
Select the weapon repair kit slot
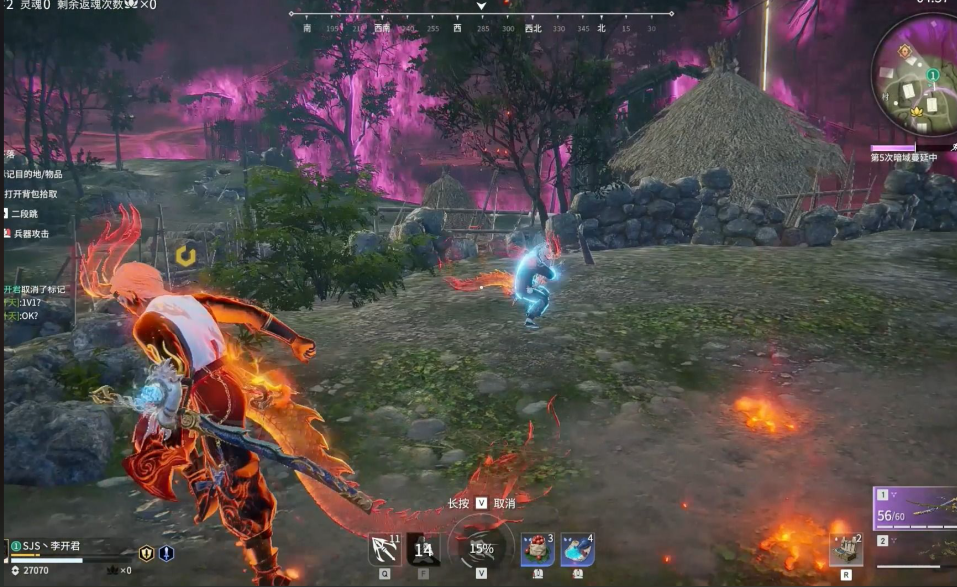pos(845,549)
